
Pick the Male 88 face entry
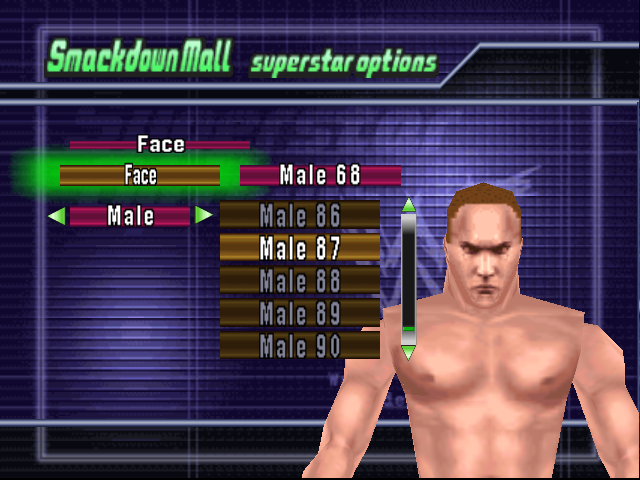click(x=300, y=280)
